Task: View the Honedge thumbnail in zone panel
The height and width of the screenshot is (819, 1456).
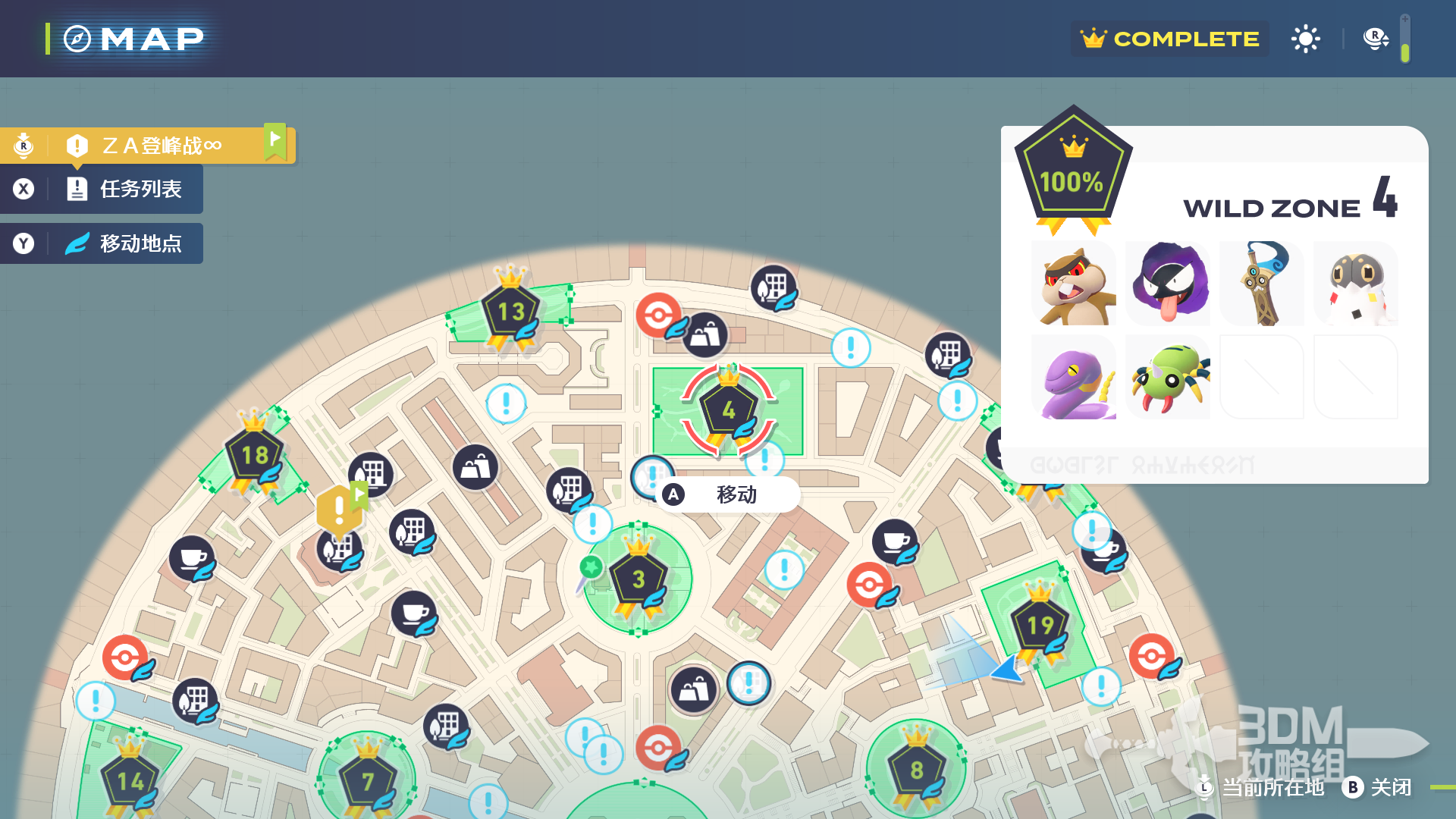Action: (1262, 284)
